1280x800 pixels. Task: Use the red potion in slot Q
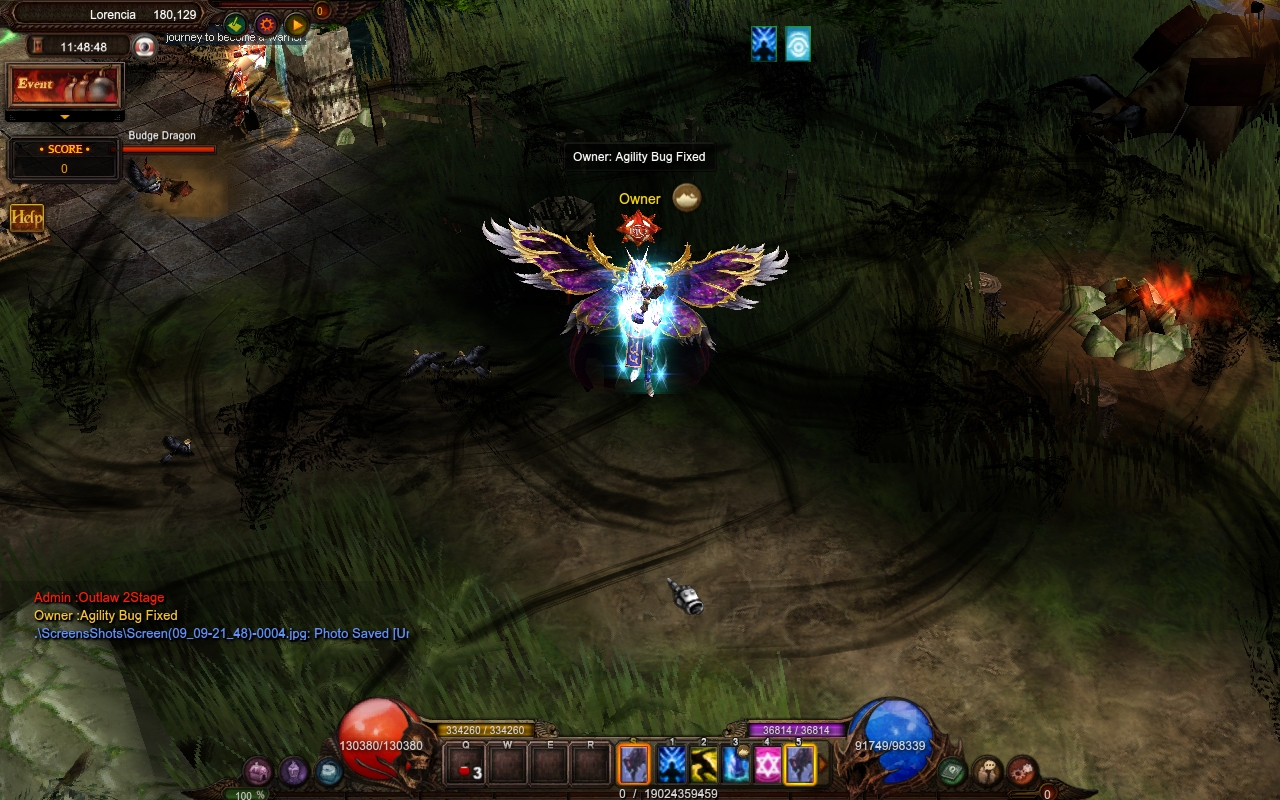(466, 765)
